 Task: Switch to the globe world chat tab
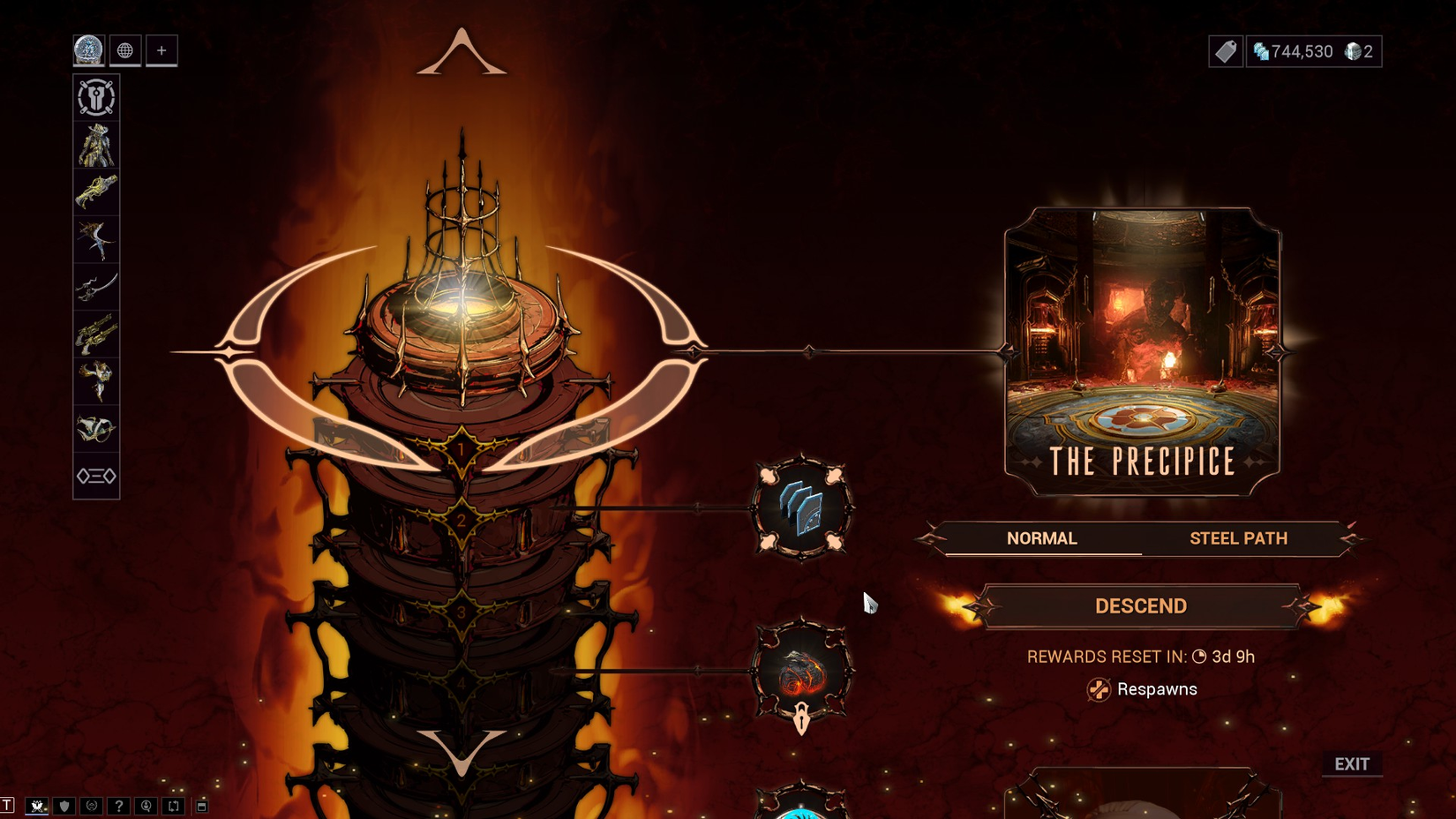pos(125,50)
